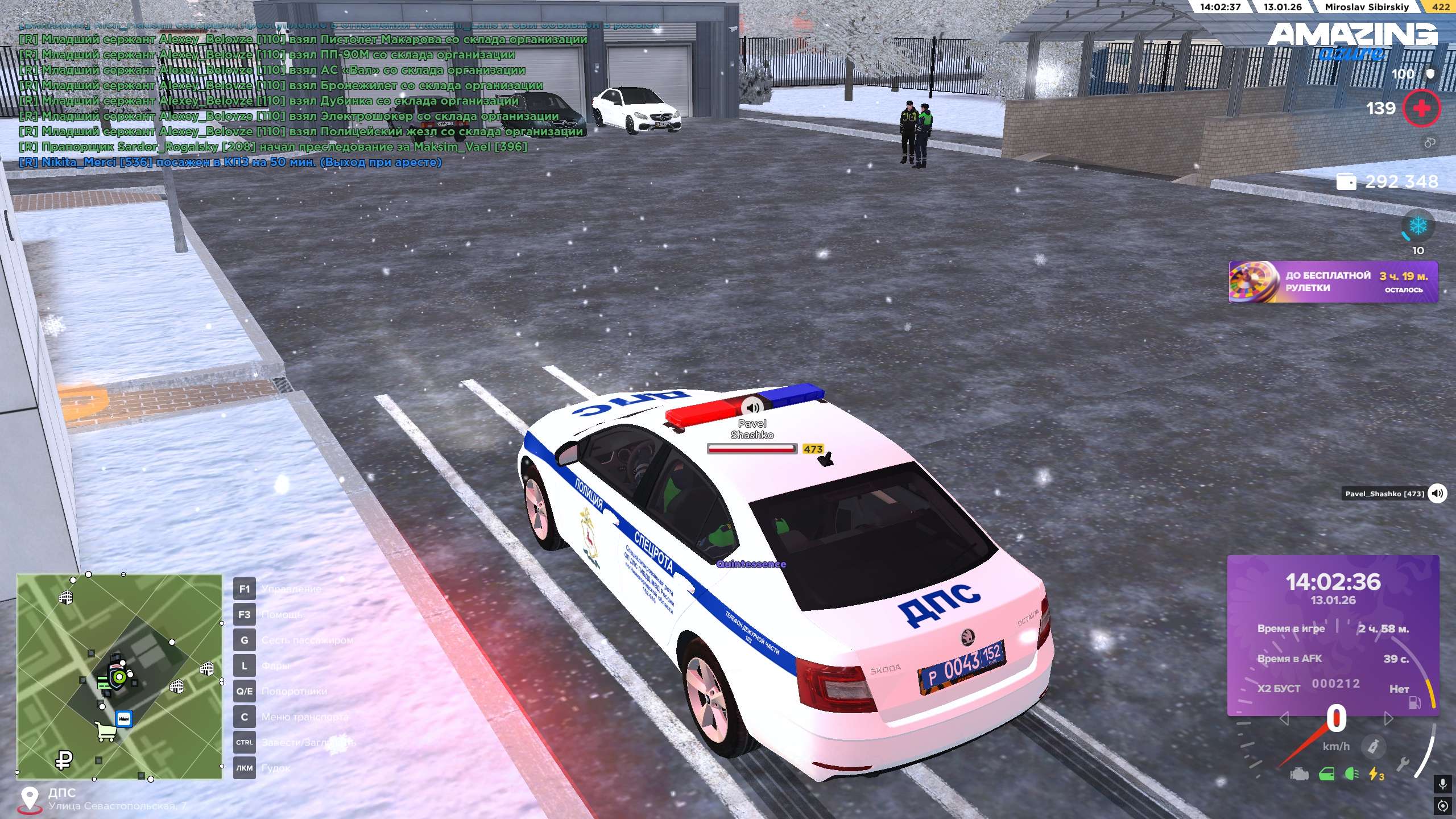Screen dimensions: 1456x819
Task: Show next info panel with right arrow
Action: point(1389,719)
